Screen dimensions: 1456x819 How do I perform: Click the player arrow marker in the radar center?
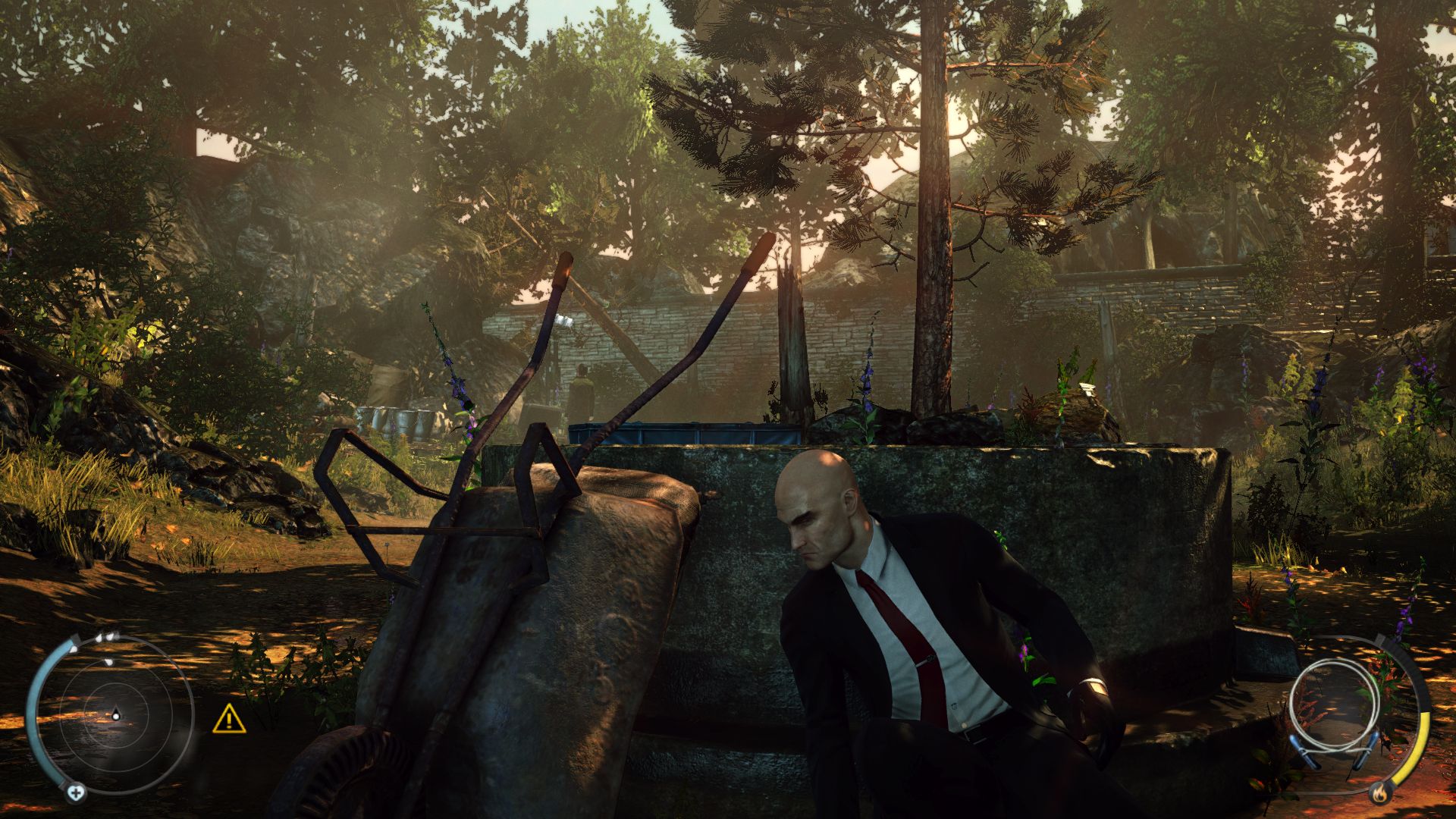116,716
